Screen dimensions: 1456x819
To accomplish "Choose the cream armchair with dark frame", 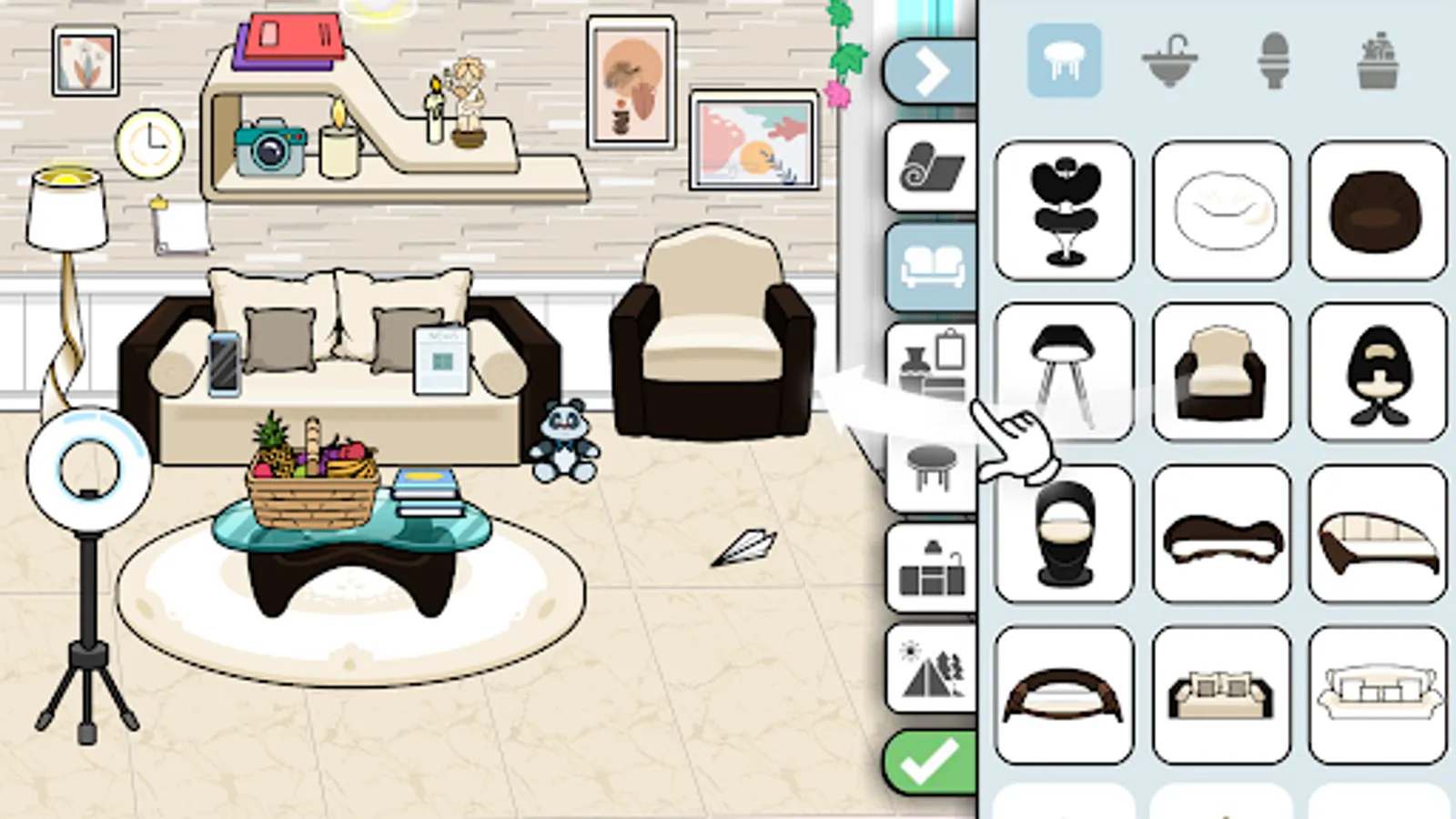I will (1221, 367).
